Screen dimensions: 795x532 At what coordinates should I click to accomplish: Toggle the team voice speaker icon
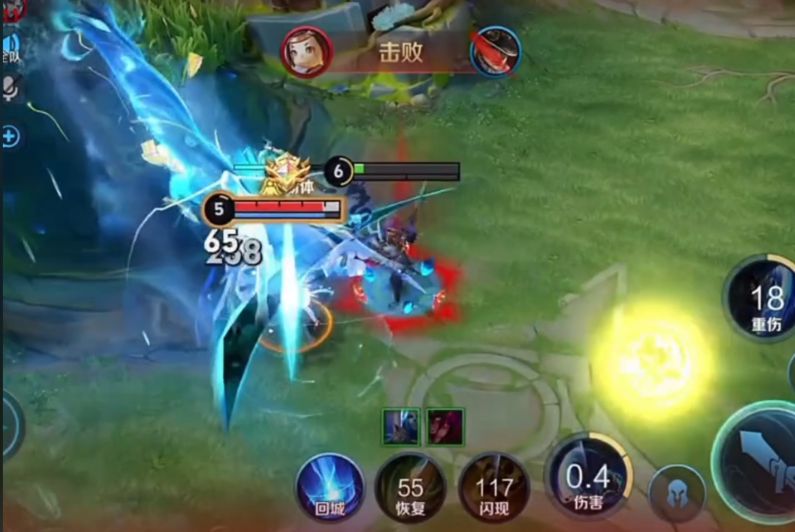coord(10,47)
